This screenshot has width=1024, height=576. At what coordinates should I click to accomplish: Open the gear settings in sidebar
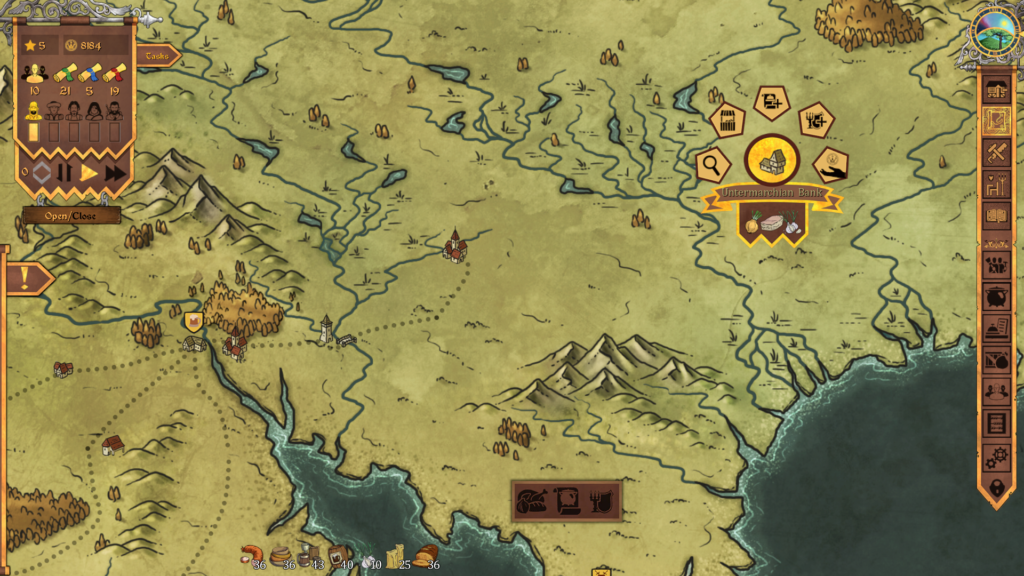point(996,456)
